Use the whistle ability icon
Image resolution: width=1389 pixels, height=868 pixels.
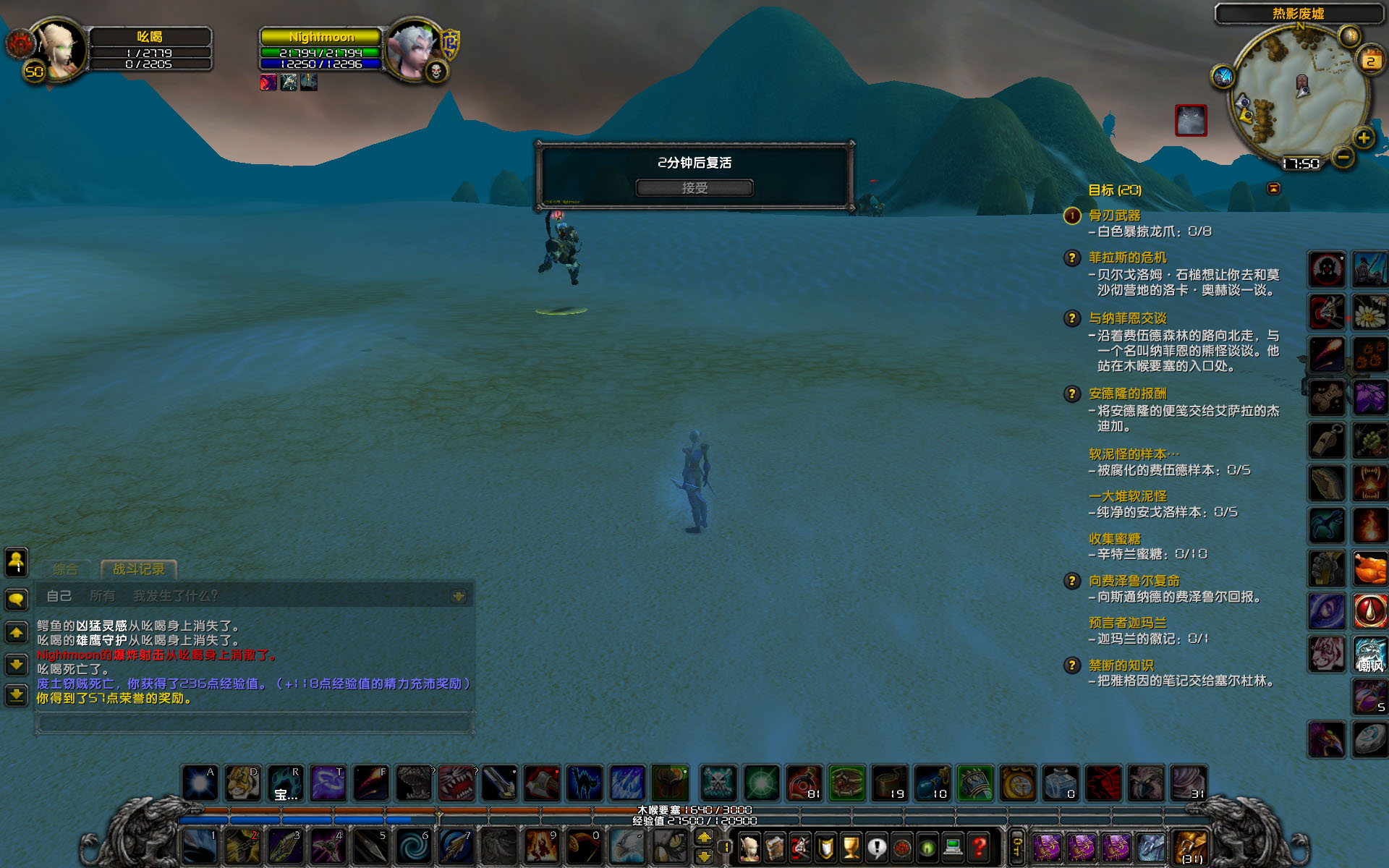pyautogui.click(x=1327, y=440)
